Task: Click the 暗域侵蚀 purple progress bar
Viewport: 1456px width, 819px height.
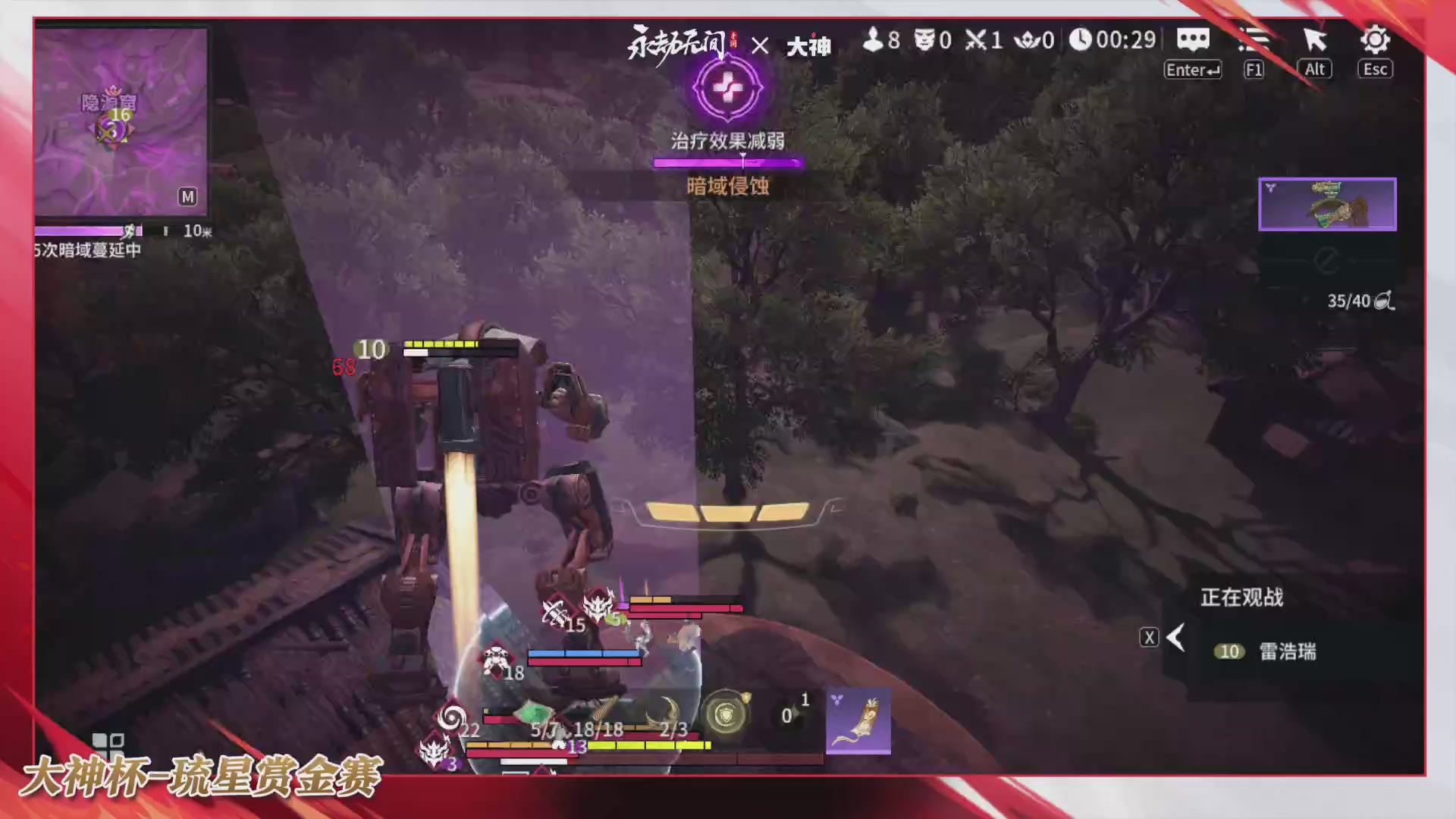Action: pos(727,162)
